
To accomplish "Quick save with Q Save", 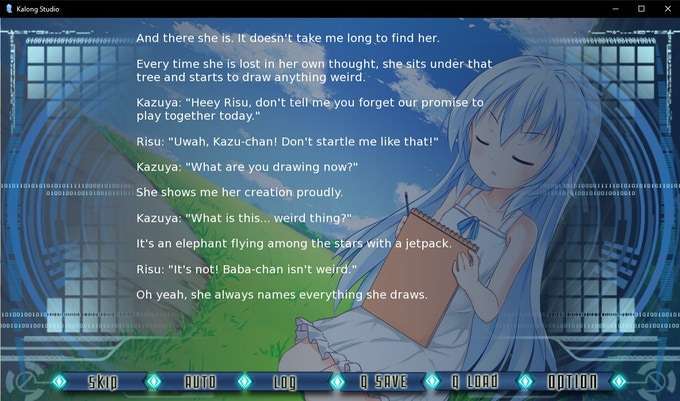I will point(382,381).
